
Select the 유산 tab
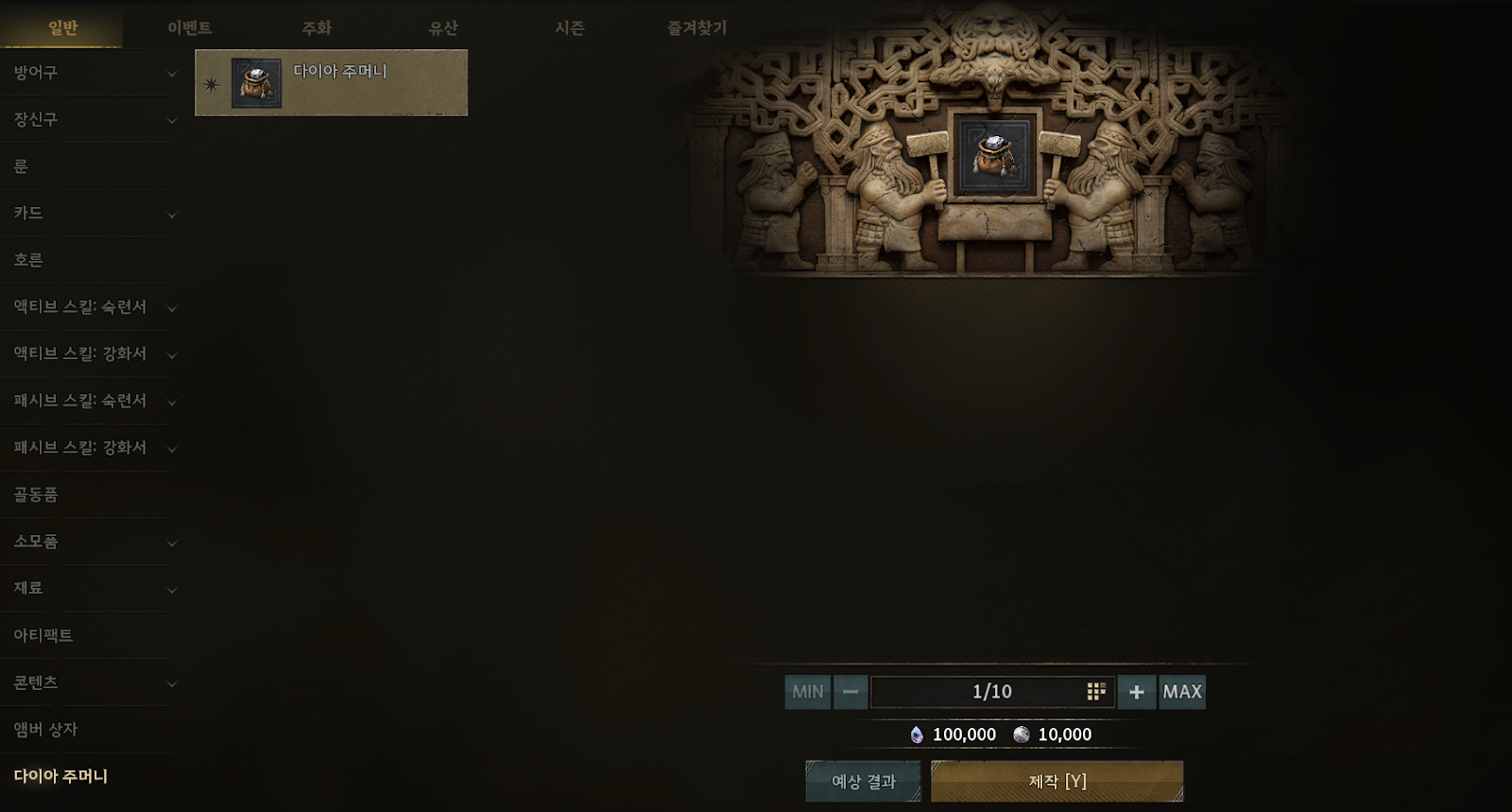pyautogui.click(x=442, y=28)
